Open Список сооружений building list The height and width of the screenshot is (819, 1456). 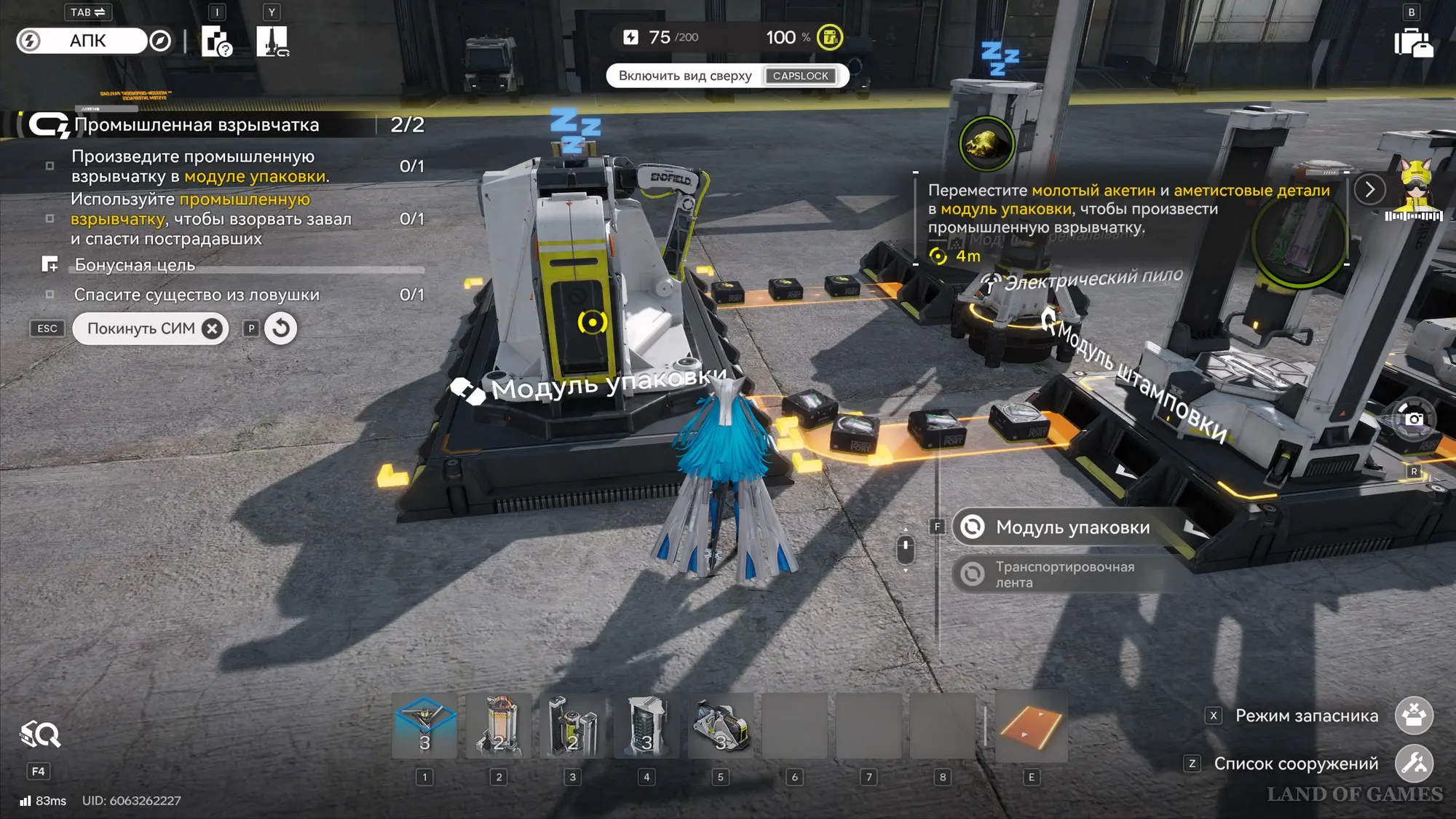1414,764
